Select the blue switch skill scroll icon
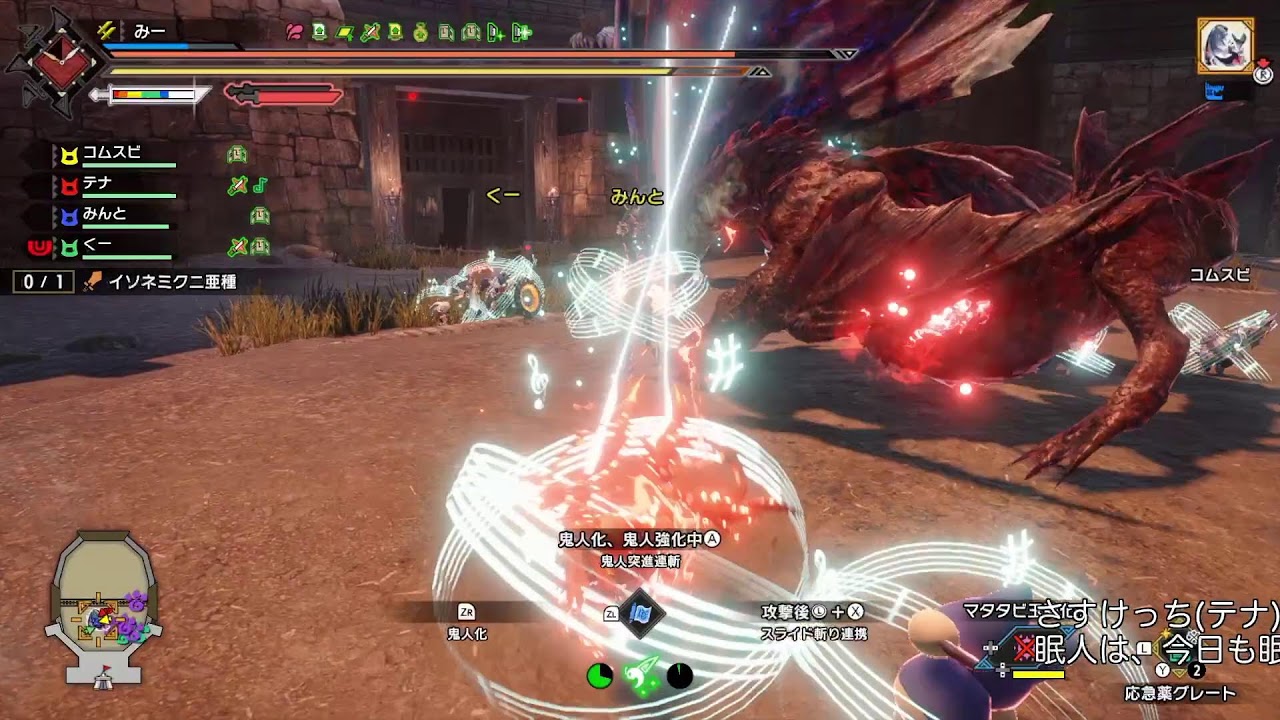The image size is (1280, 720). 640,614
